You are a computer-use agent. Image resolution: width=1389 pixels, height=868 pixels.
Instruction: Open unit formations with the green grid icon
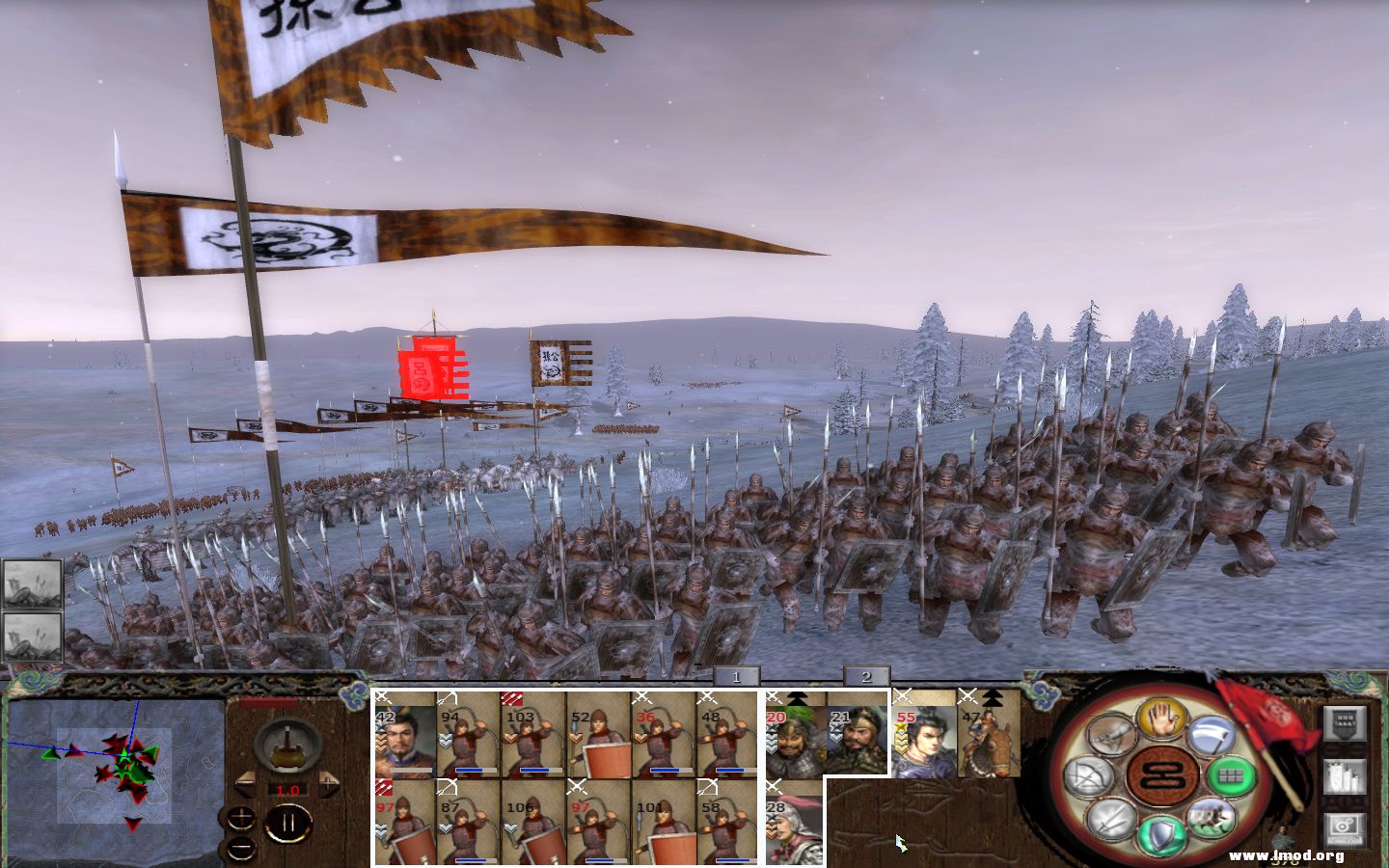tap(1230, 774)
